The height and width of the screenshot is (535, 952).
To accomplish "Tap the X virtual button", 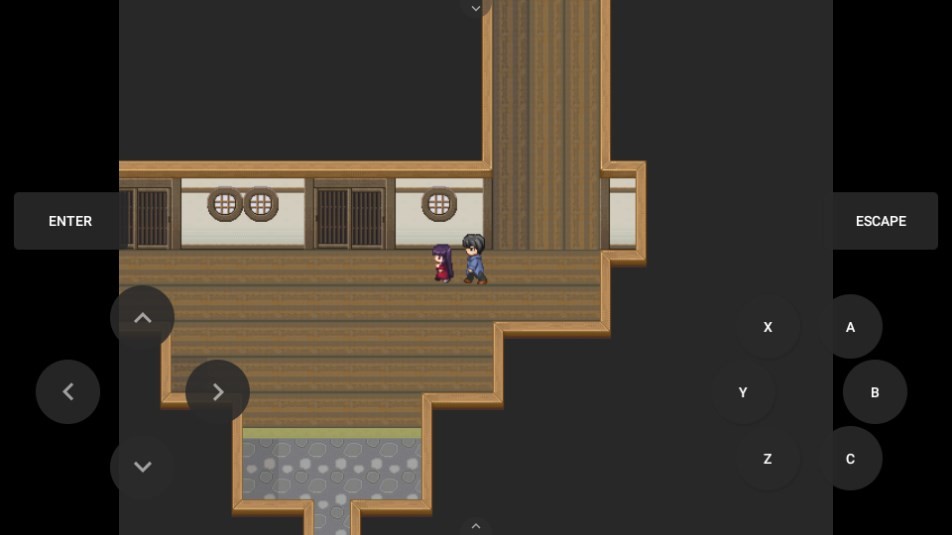I will pyautogui.click(x=767, y=327).
